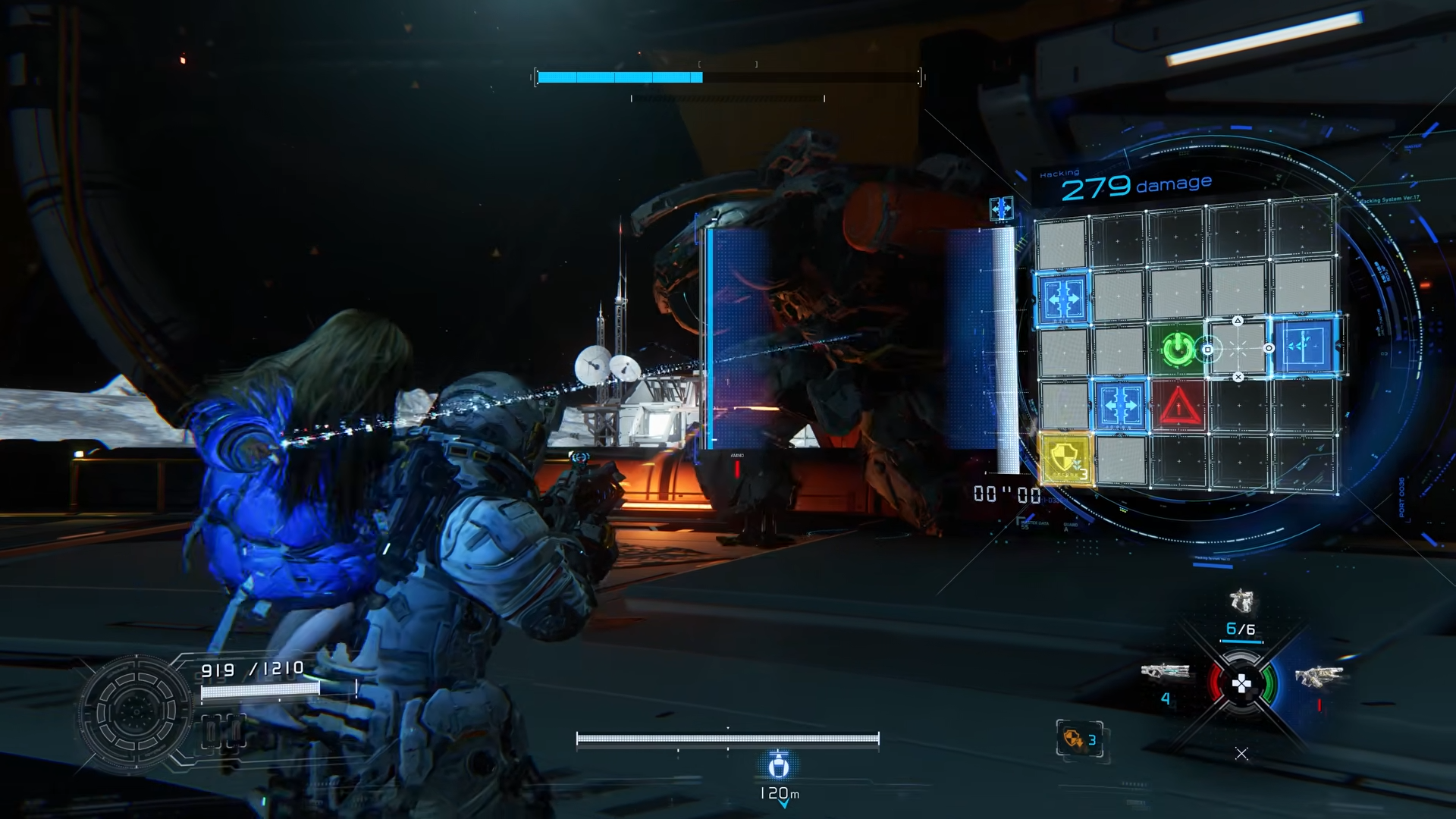Select the highlighted right-side weapon
This screenshot has width=1456, height=819.
click(x=1318, y=676)
